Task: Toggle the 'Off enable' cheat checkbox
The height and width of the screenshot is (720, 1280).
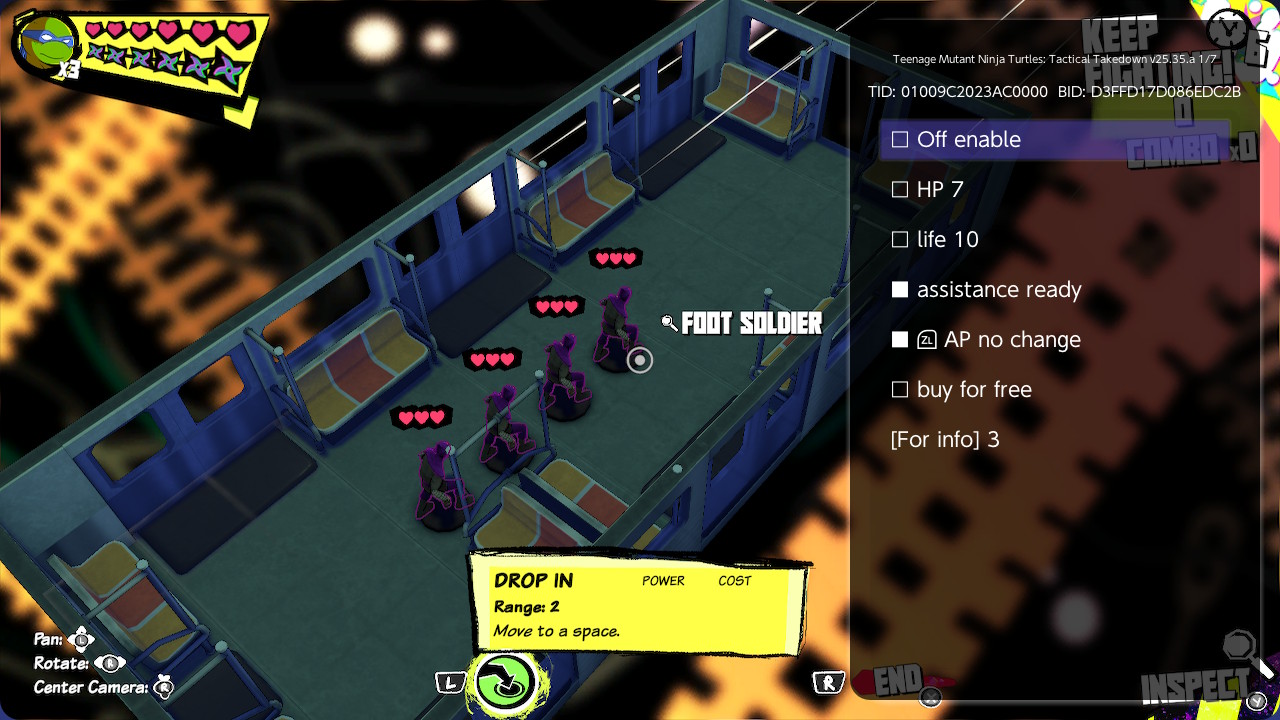Action: point(900,140)
